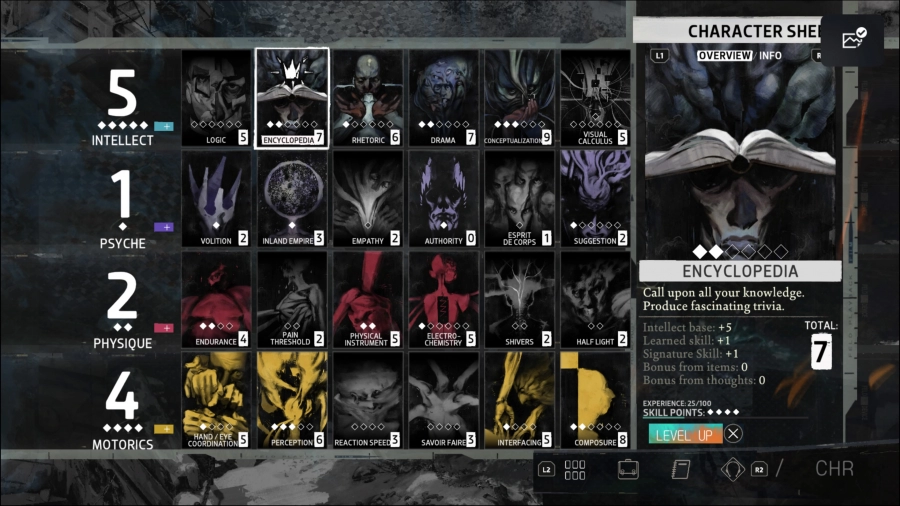This screenshot has width=900, height=506.
Task: Open the Conceptualization skill card
Action: coord(519,98)
